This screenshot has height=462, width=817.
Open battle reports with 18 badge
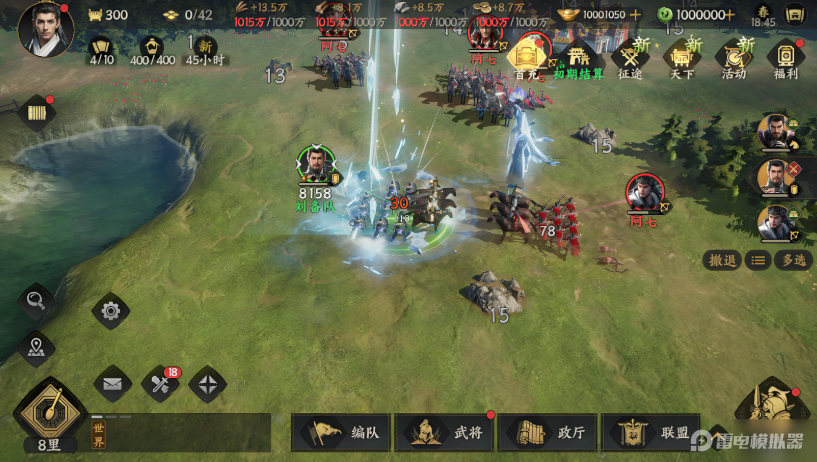click(160, 383)
